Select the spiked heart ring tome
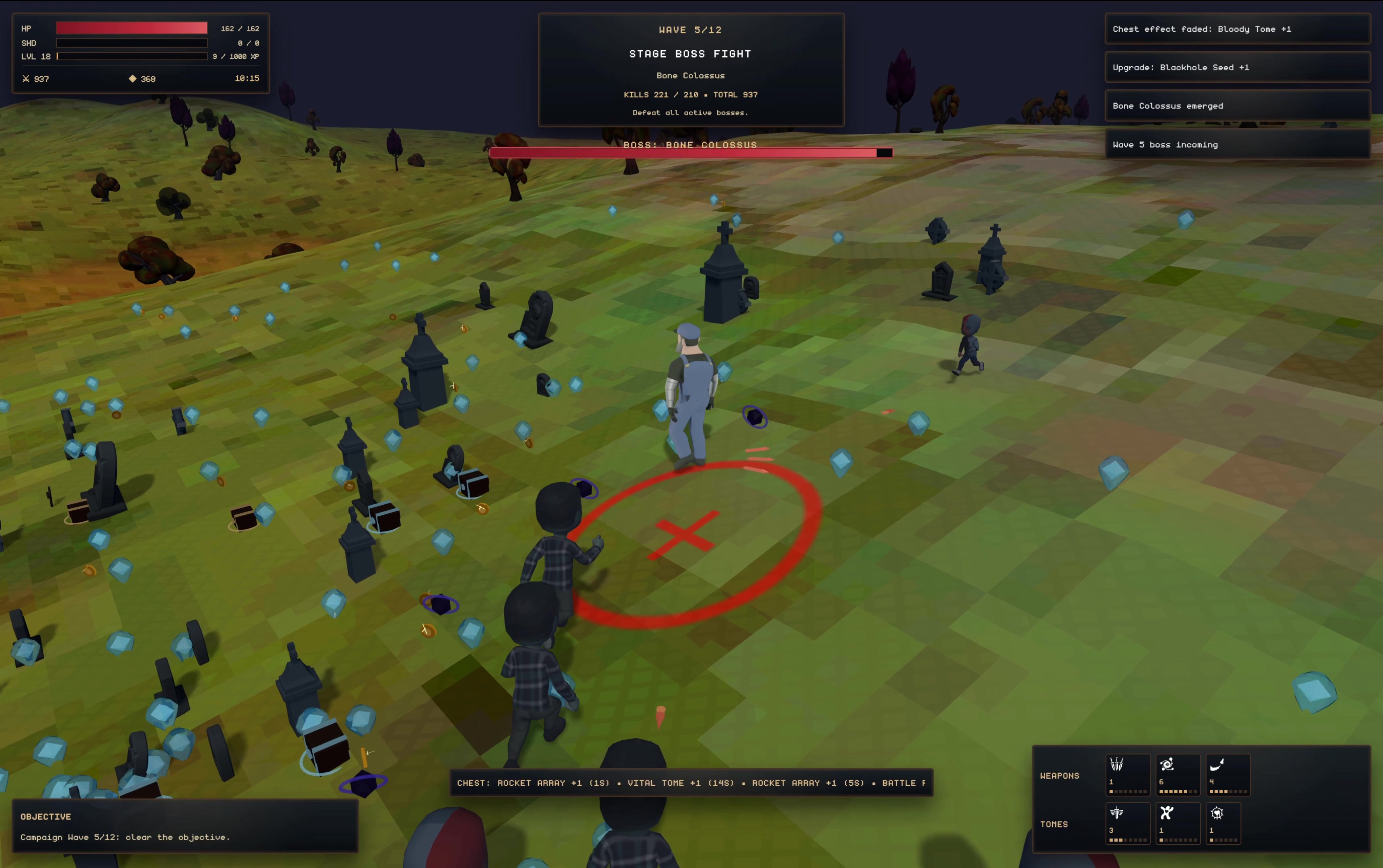This screenshot has height=868, width=1383. pos(1223,823)
